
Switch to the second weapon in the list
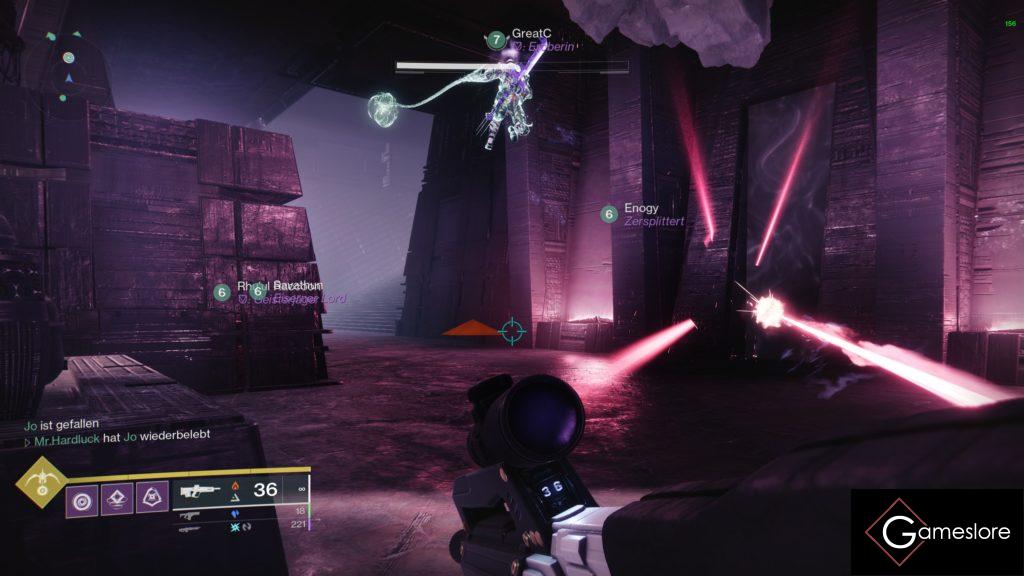coord(189,514)
